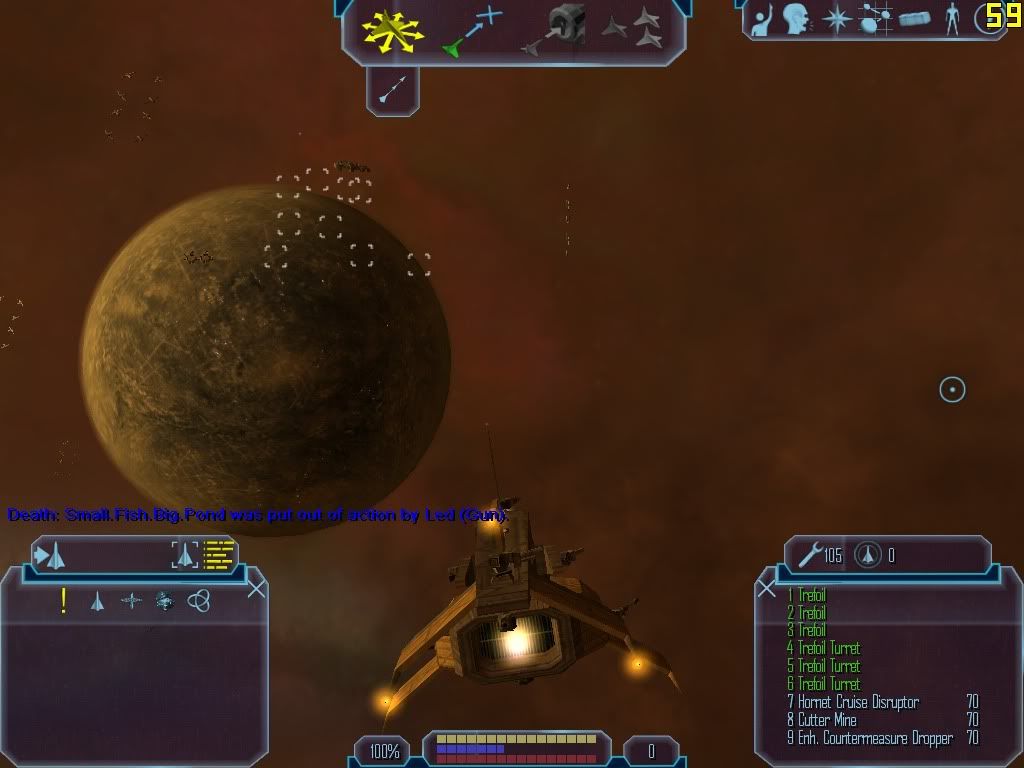
Task: Open the star-shaped Nav Map icon
Action: [x=836, y=18]
